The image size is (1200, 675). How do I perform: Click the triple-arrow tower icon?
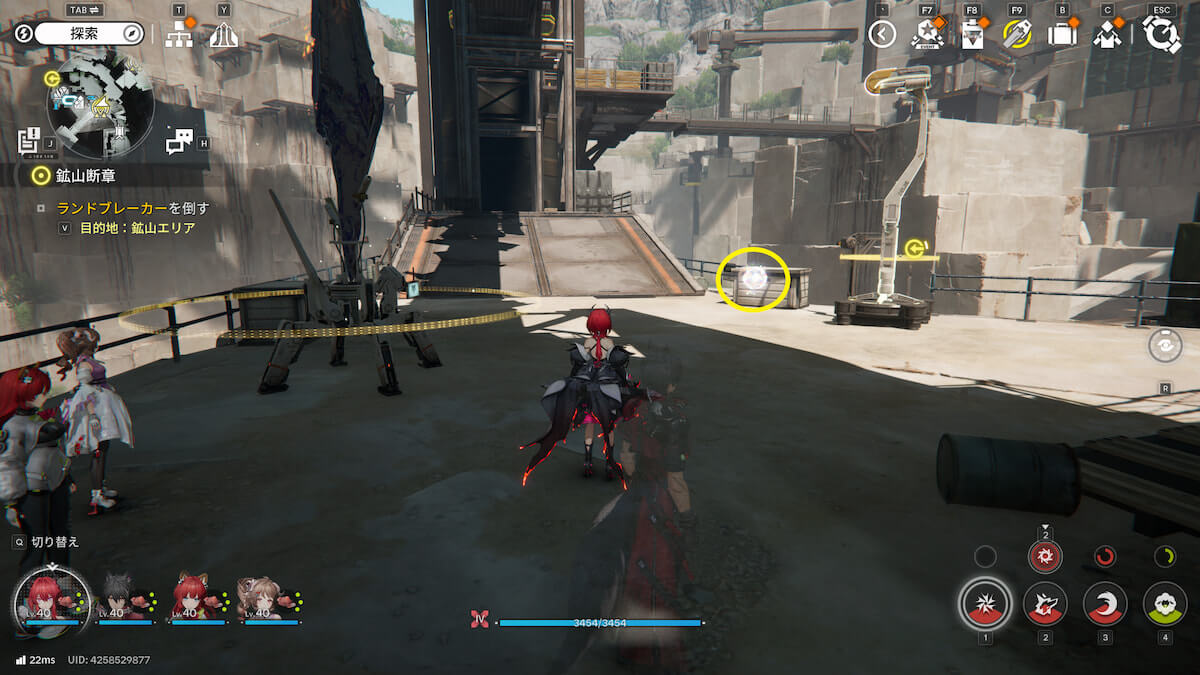coord(223,35)
